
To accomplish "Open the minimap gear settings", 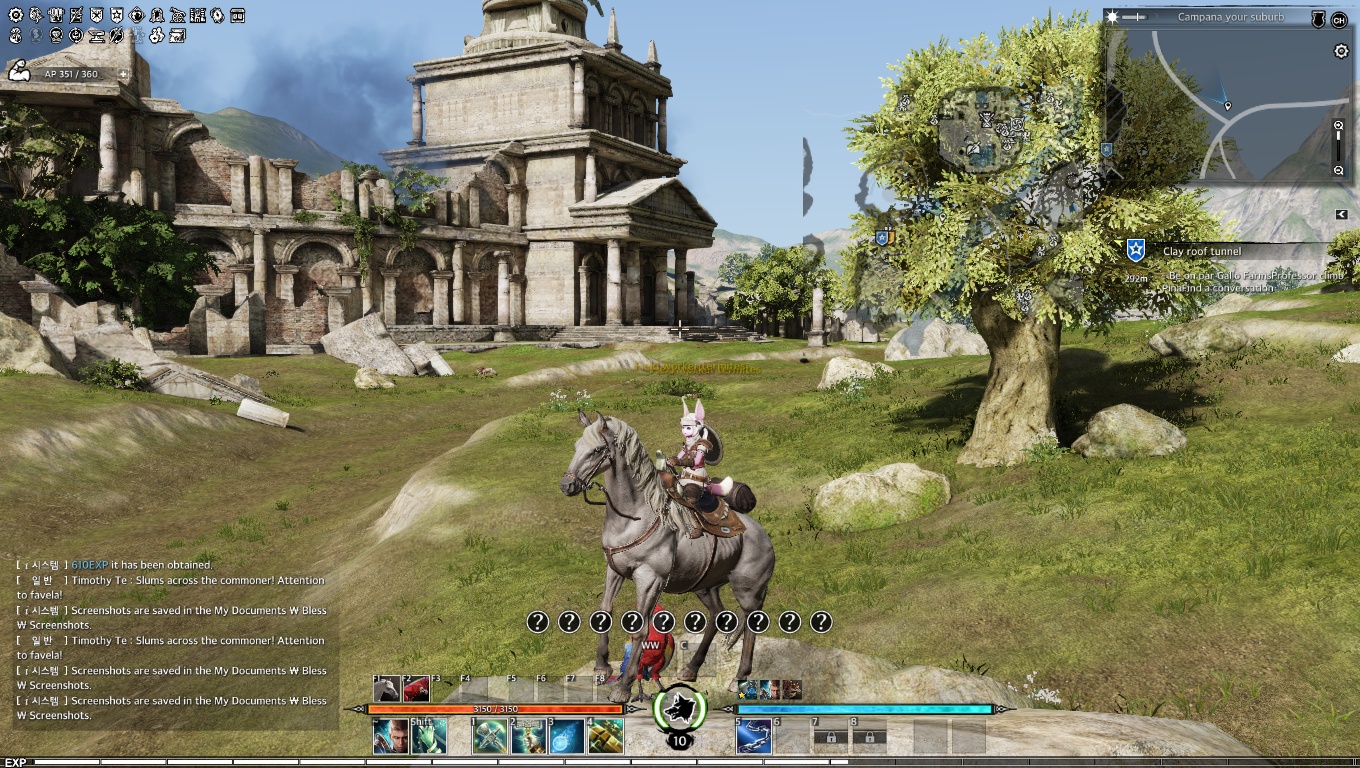I will click(1342, 51).
